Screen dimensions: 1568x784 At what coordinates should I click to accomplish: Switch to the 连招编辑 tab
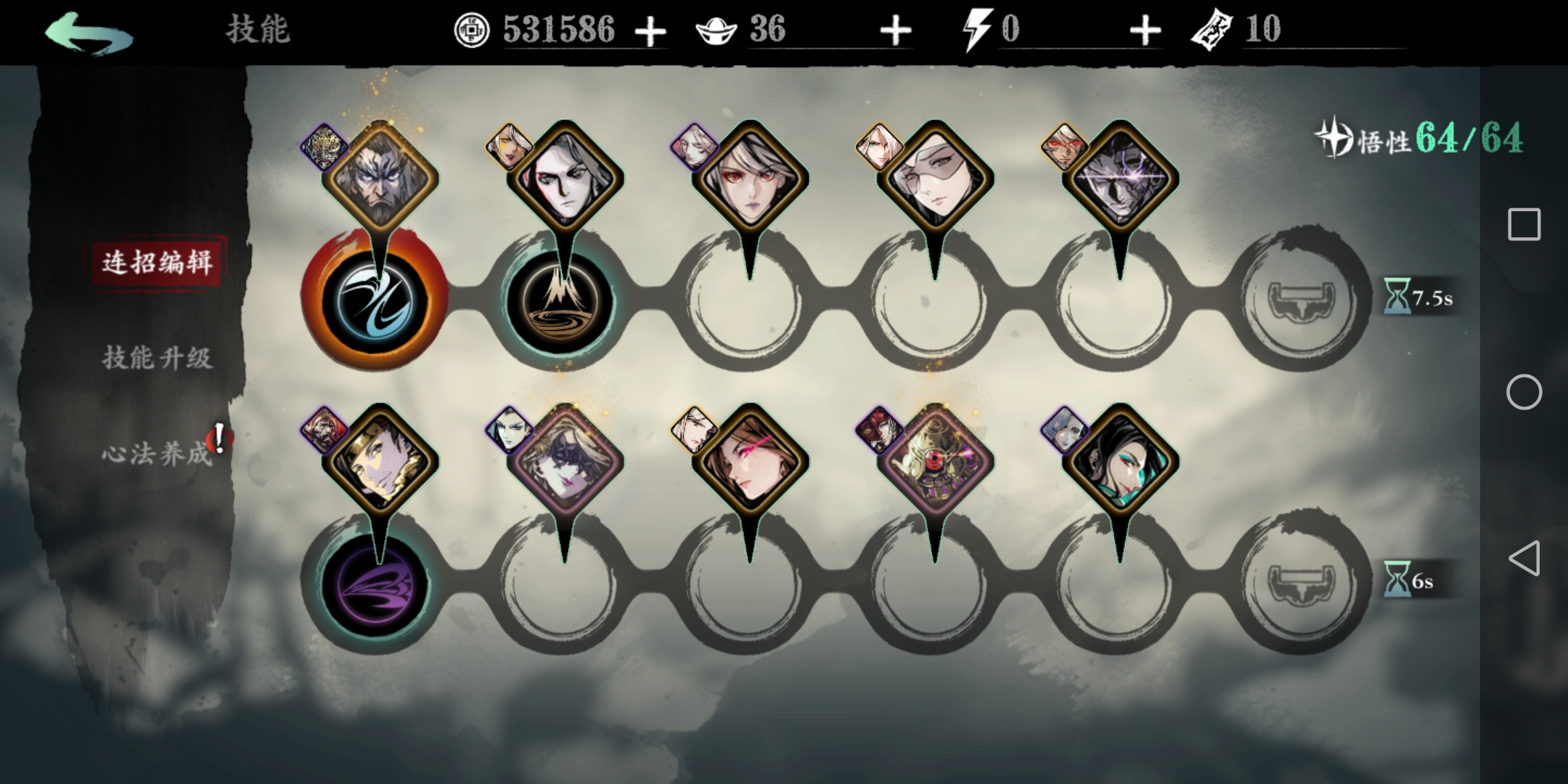click(157, 262)
